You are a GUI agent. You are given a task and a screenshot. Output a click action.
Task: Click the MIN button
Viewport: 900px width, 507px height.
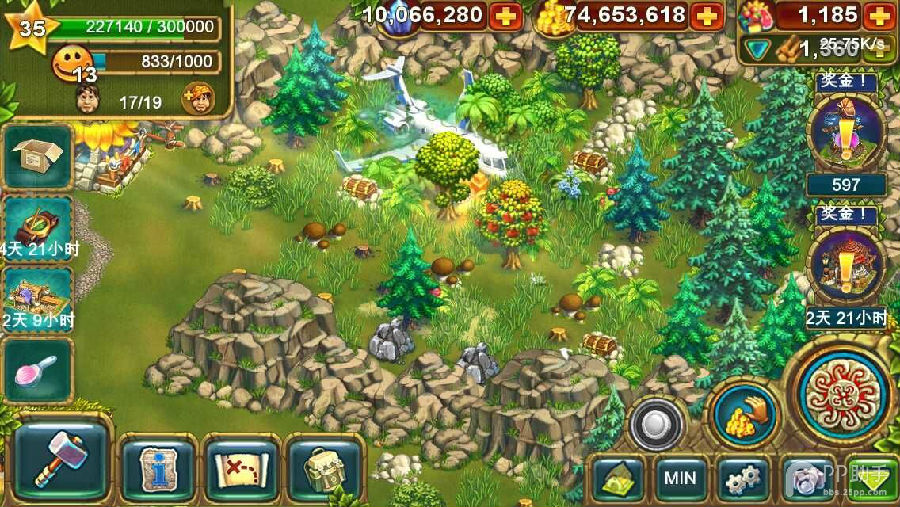pyautogui.click(x=681, y=479)
